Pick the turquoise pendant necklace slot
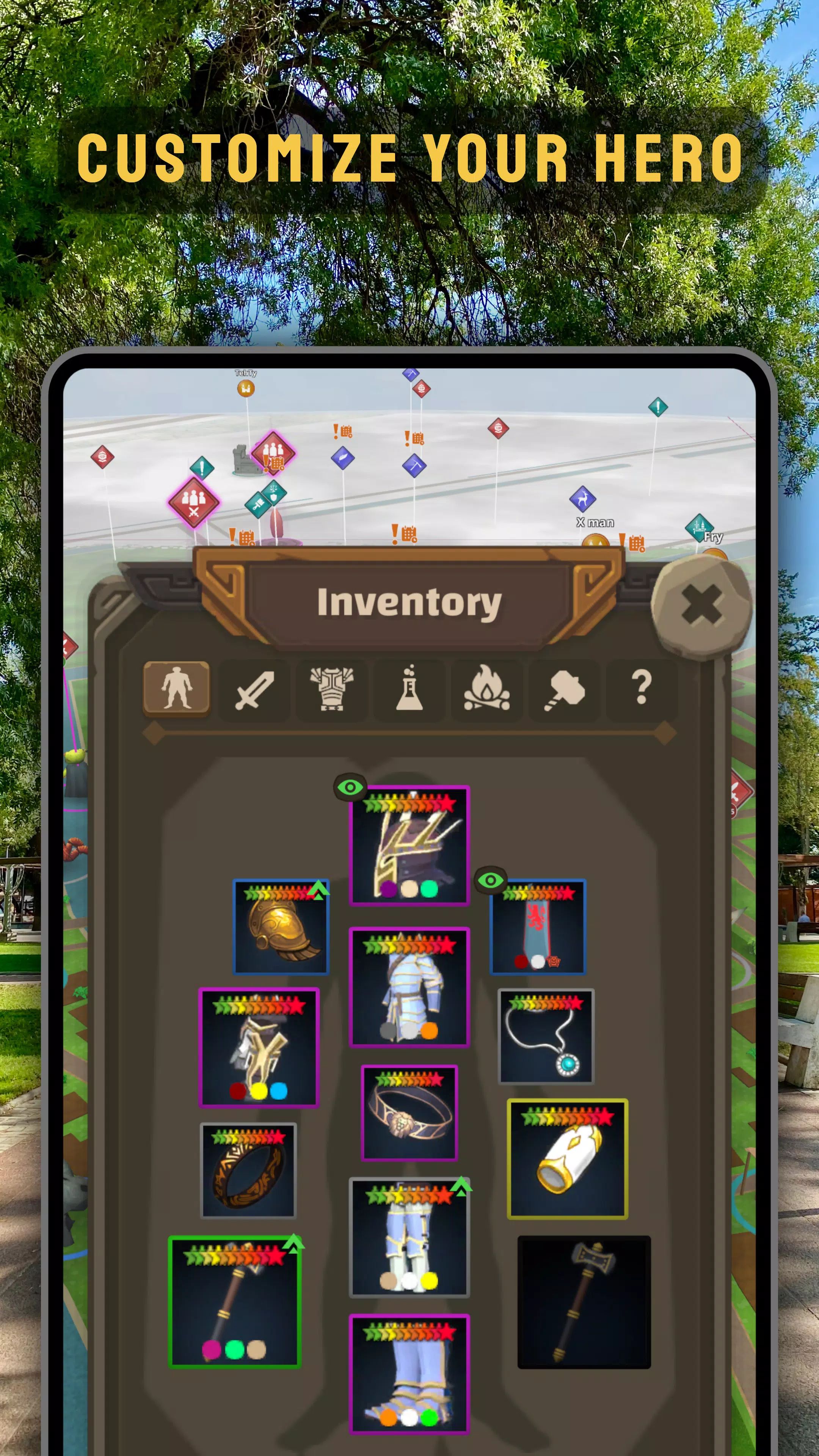 546,1036
